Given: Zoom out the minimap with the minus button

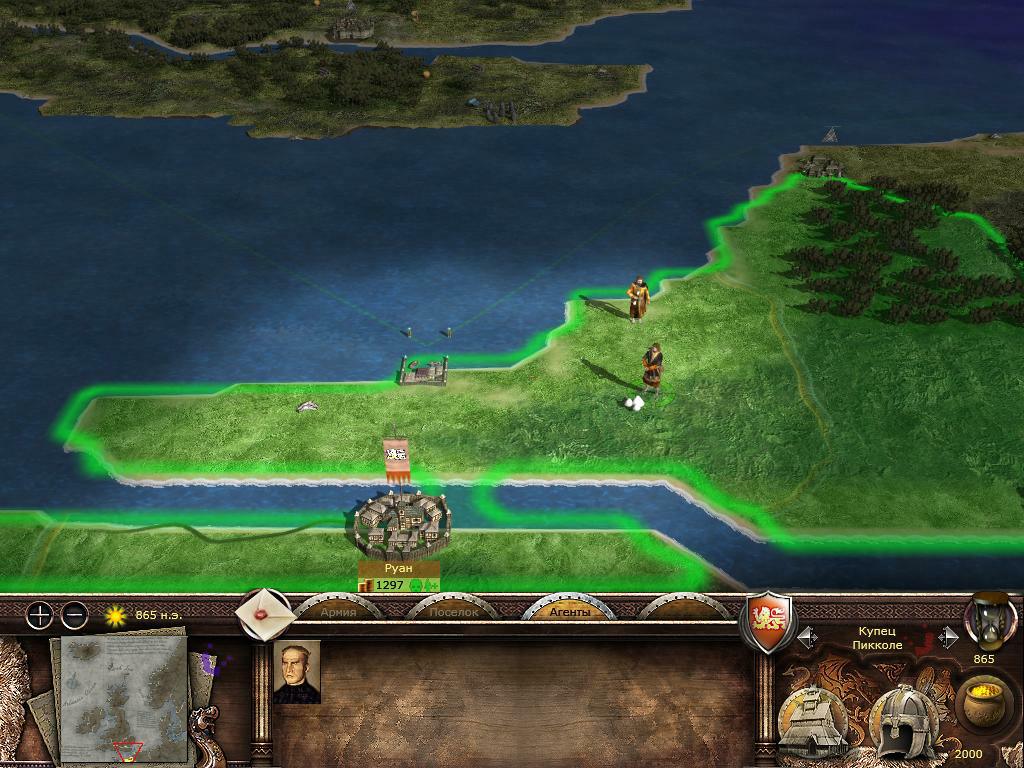Looking at the screenshot, I should pyautogui.click(x=75, y=615).
